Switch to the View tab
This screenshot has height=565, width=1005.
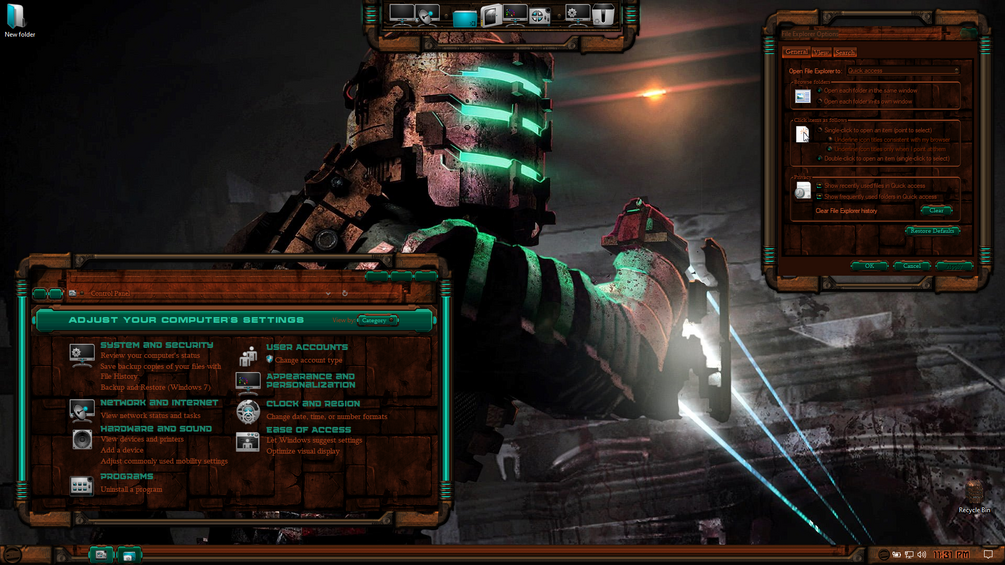tap(821, 52)
